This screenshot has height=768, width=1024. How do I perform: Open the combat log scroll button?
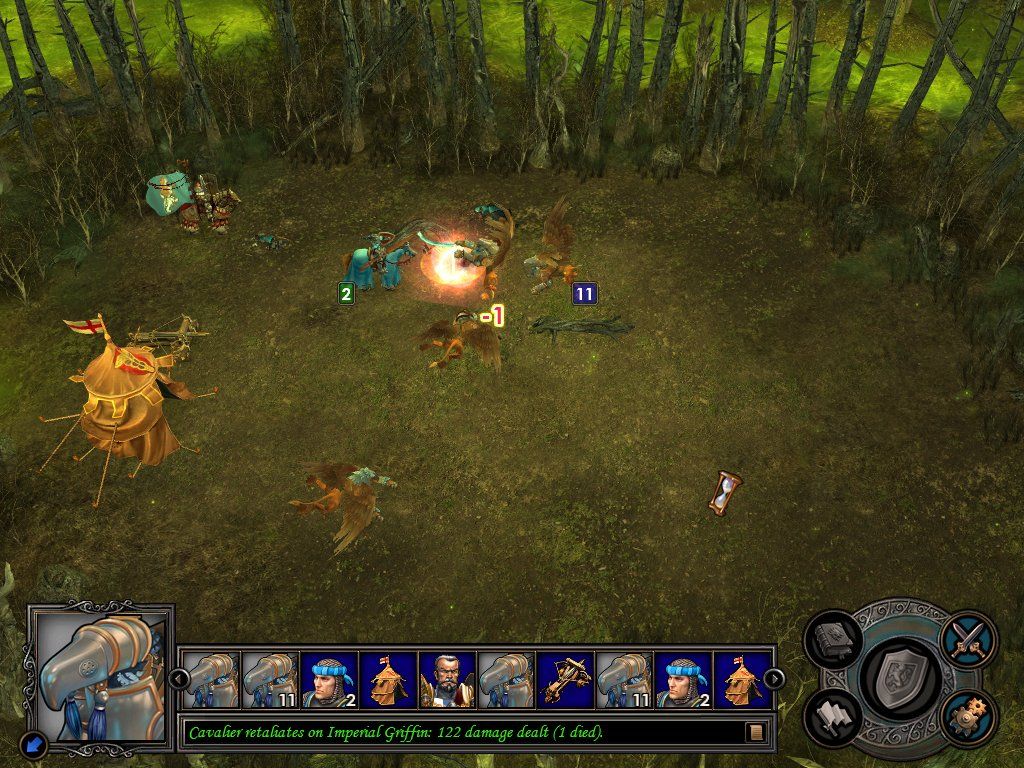tap(755, 733)
